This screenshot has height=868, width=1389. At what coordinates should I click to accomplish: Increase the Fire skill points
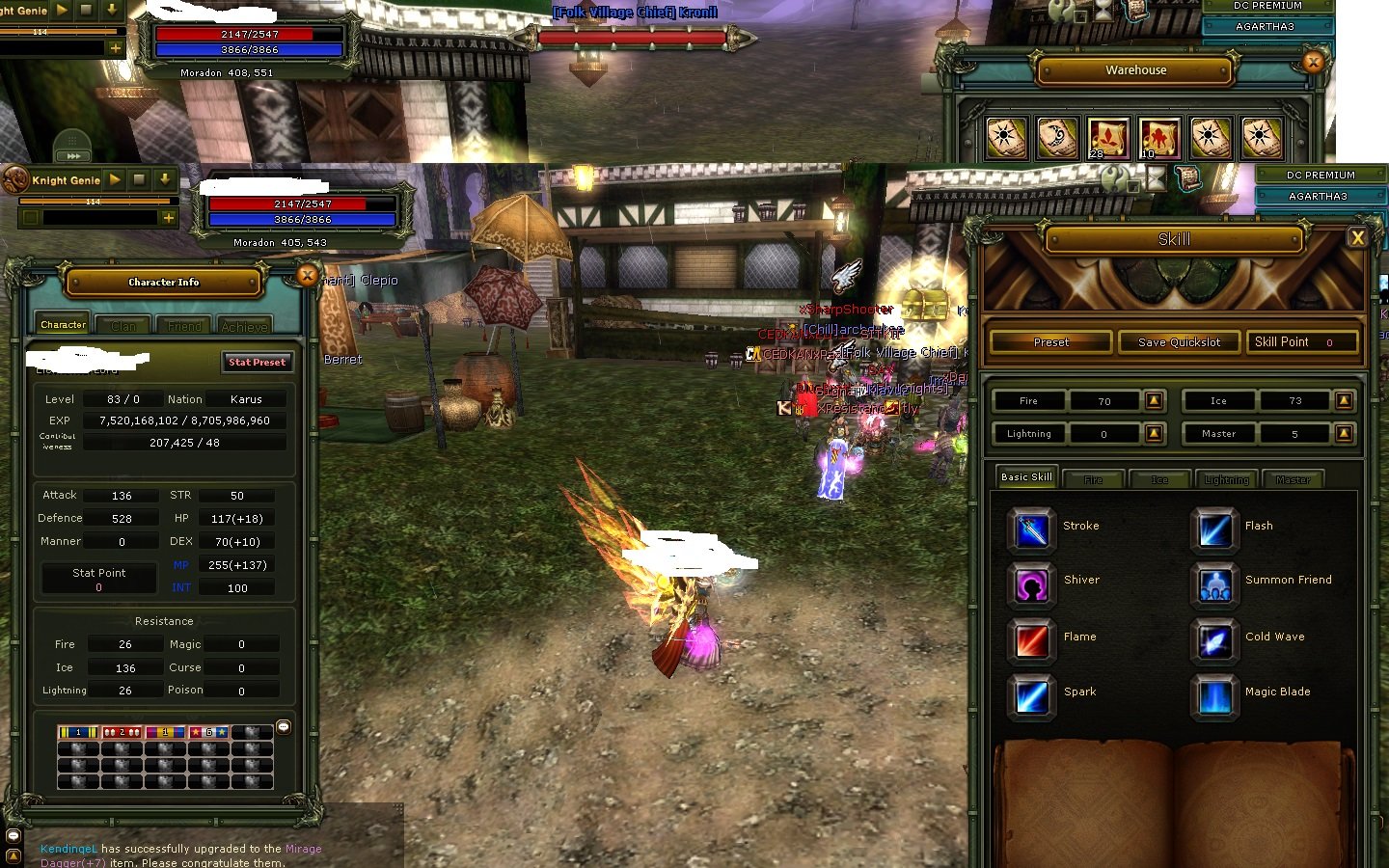tap(1154, 400)
